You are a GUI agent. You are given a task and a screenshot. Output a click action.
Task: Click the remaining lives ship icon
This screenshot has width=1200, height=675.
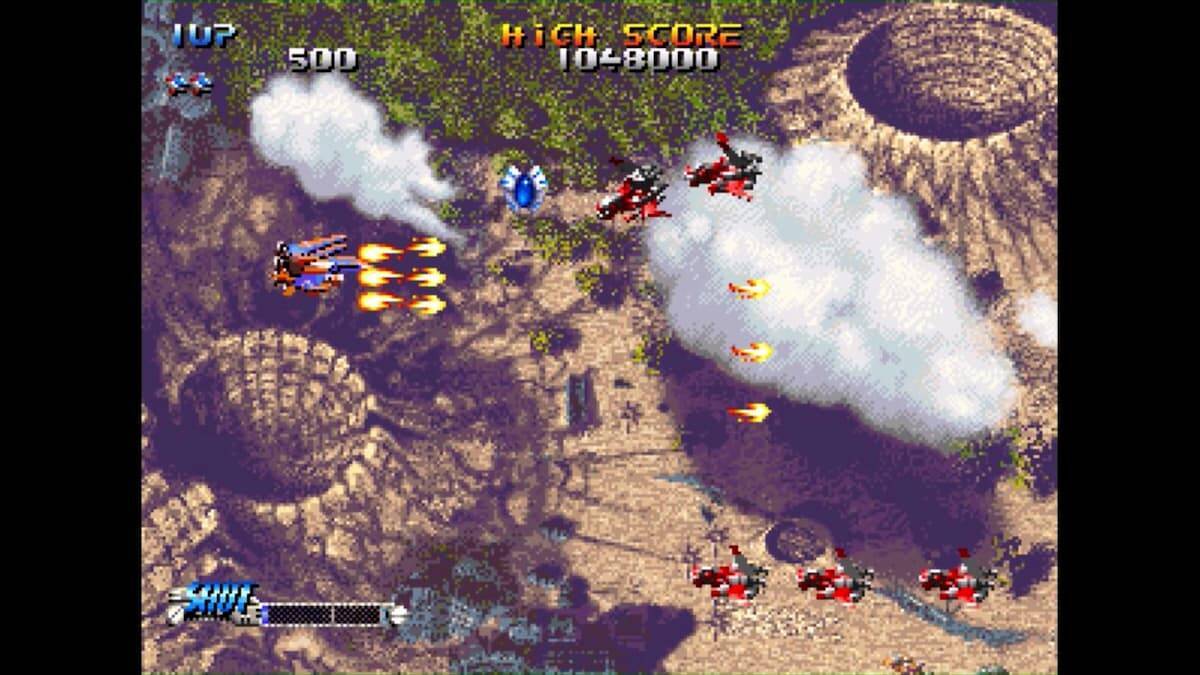tap(190, 85)
